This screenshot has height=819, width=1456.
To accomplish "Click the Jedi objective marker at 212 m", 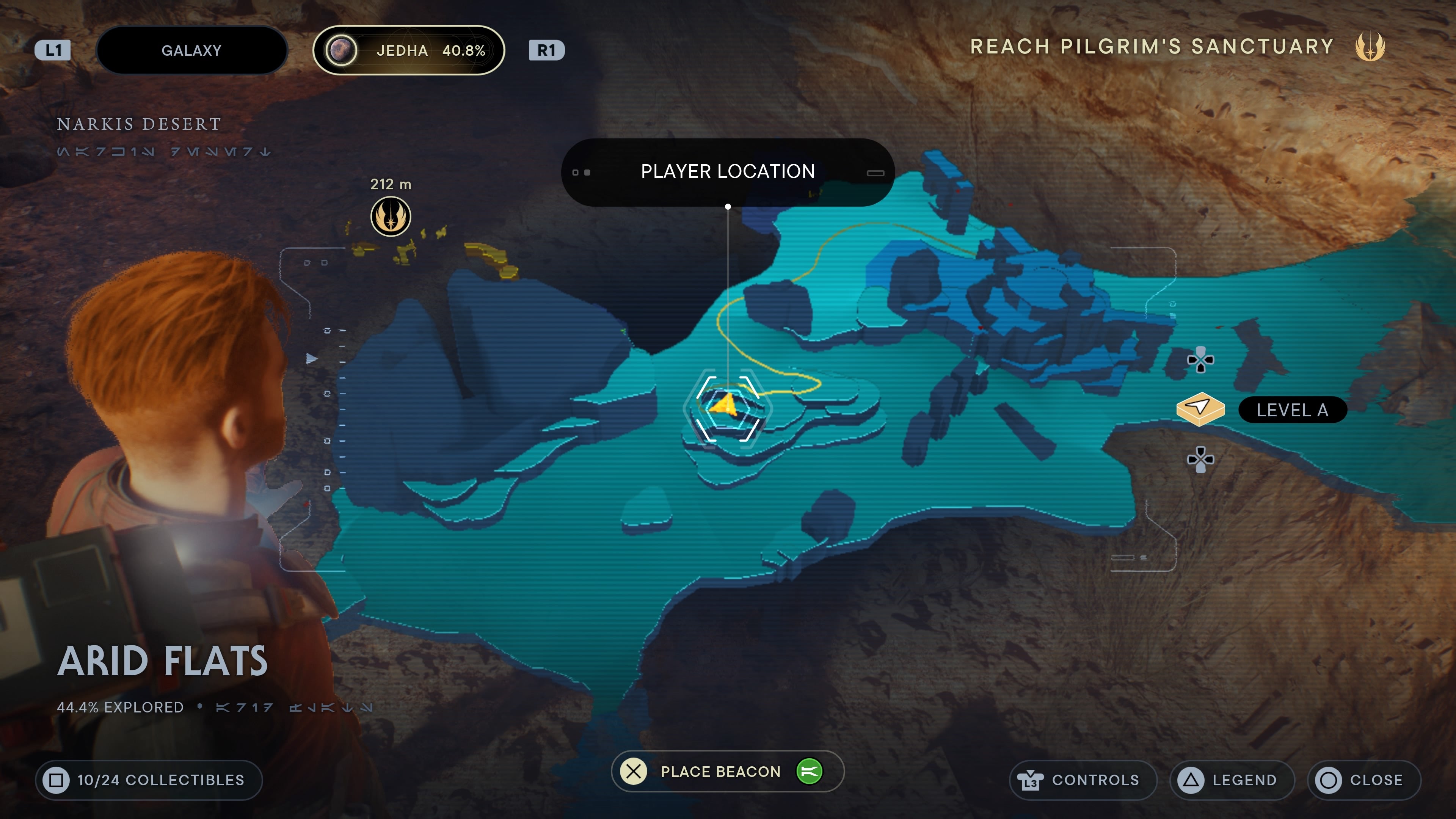I will (x=390, y=216).
